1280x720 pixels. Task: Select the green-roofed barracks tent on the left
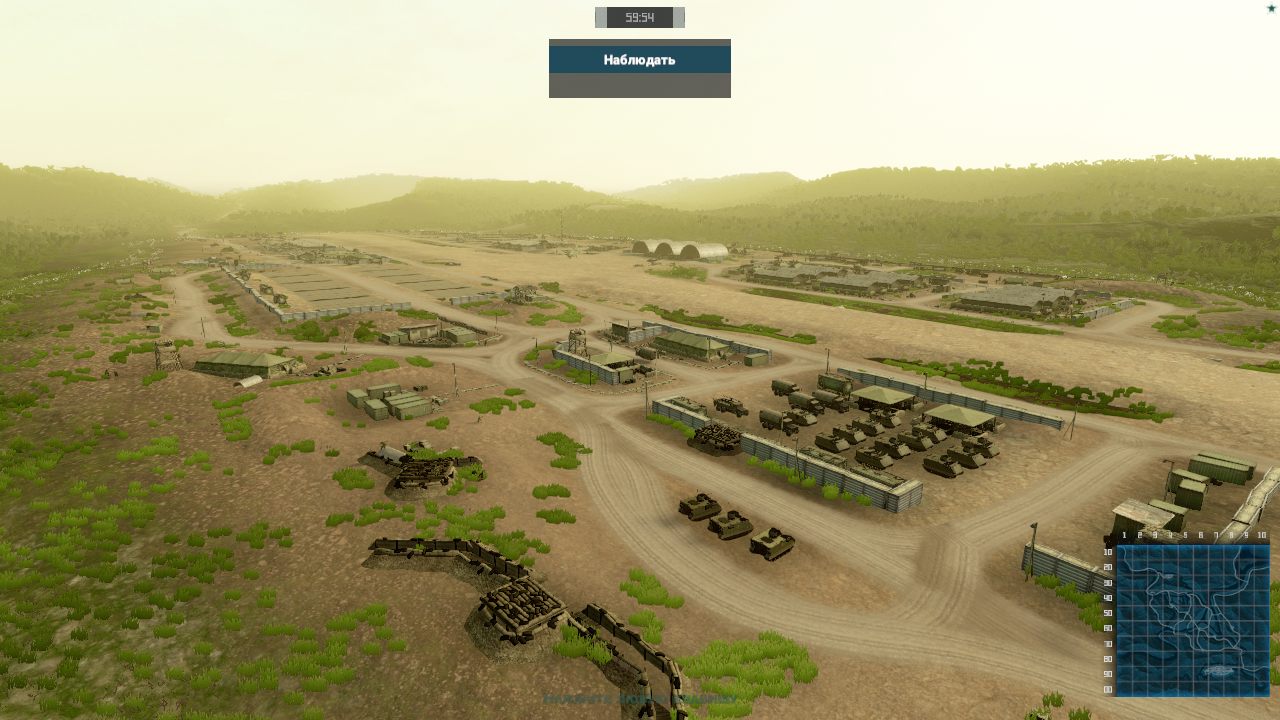click(x=237, y=362)
